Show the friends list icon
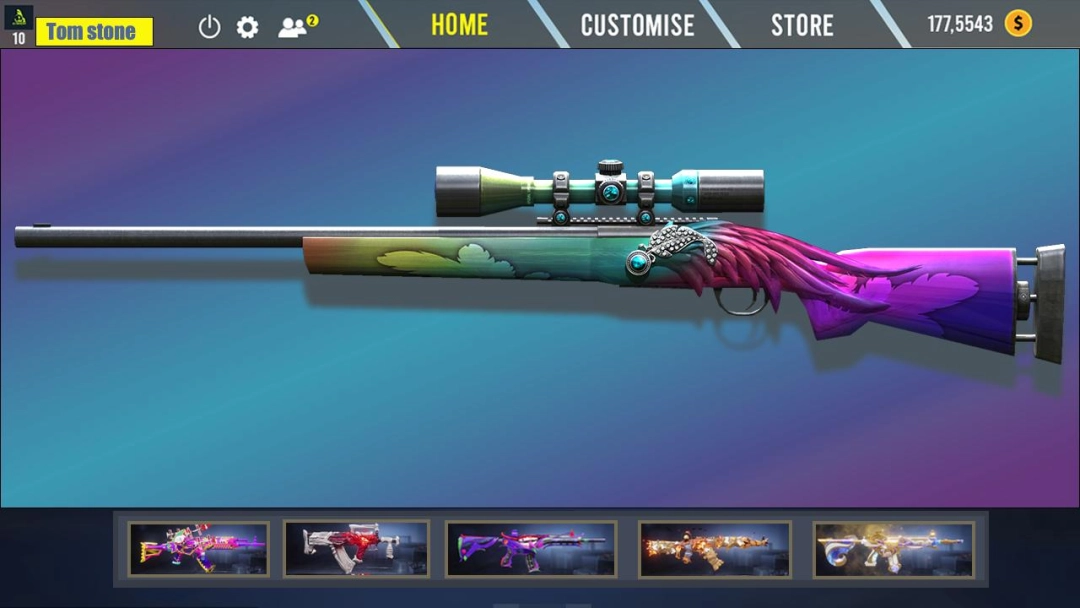 click(296, 27)
